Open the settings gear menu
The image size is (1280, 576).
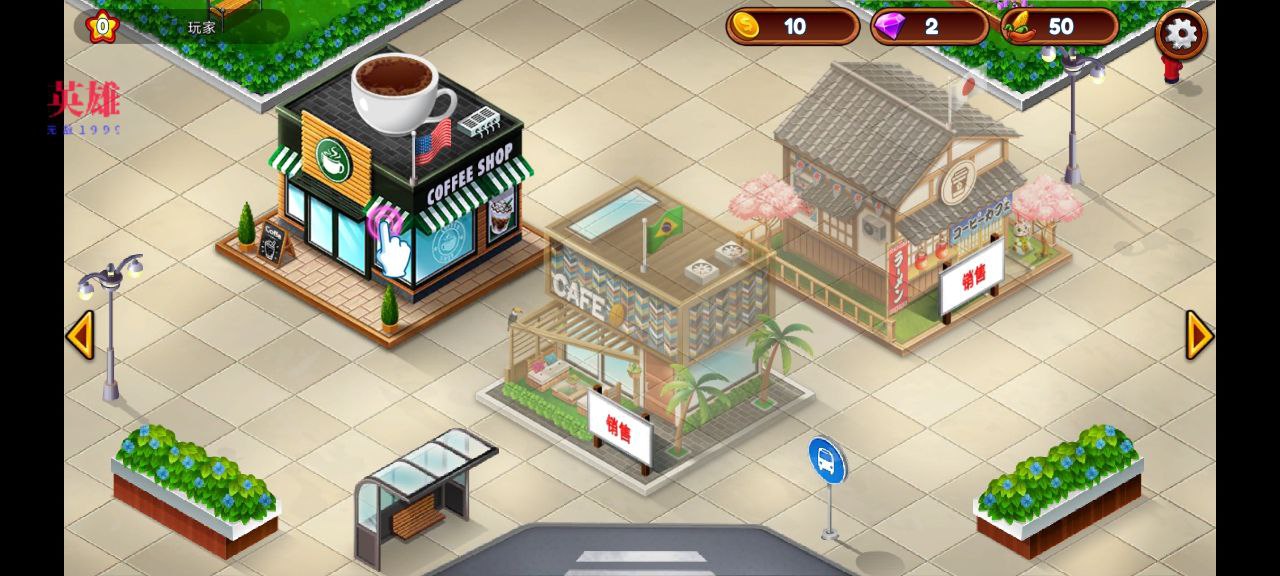point(1181,33)
